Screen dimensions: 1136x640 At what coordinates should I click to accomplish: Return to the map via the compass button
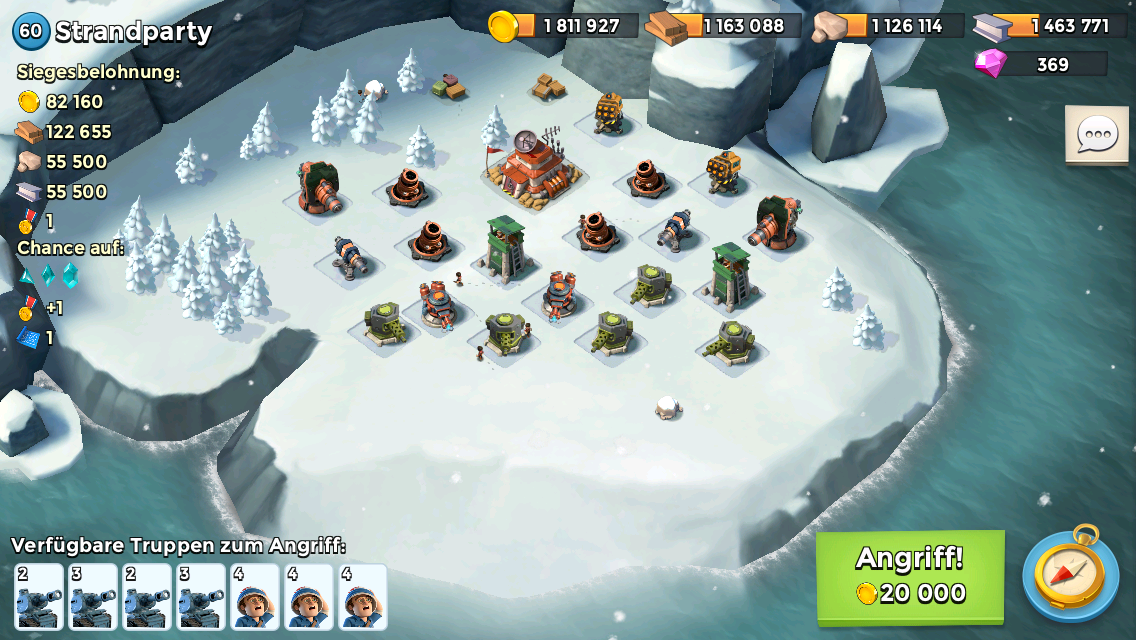pos(1070,575)
